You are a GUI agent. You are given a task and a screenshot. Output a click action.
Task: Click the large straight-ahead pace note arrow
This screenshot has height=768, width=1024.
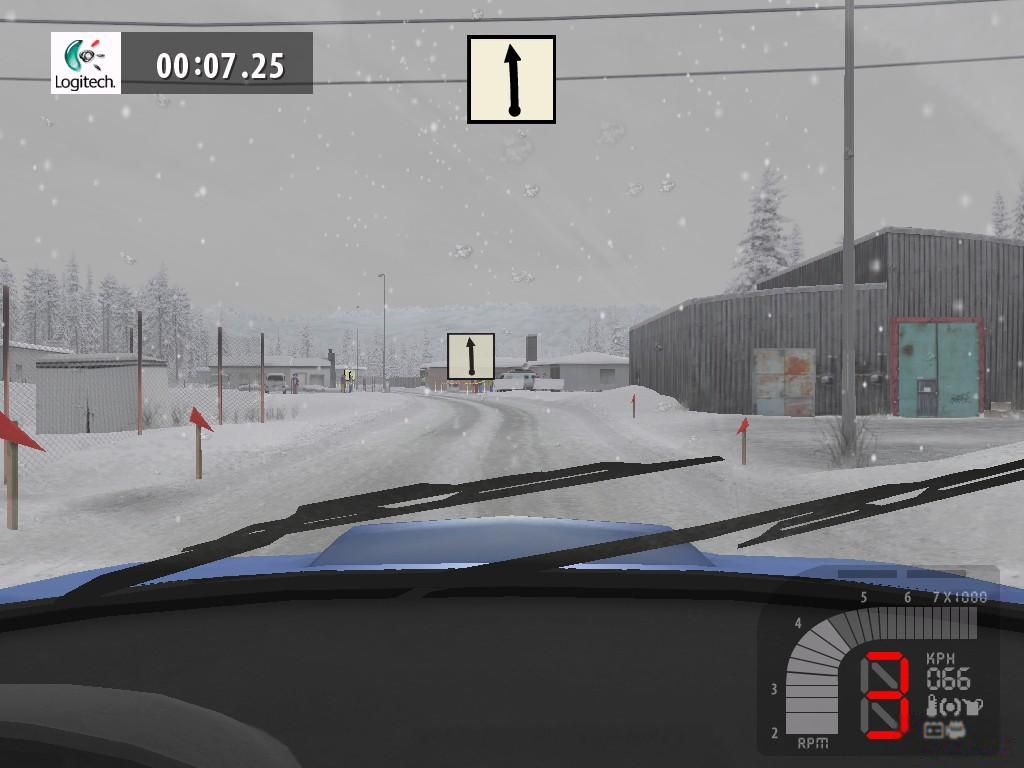coord(511,80)
